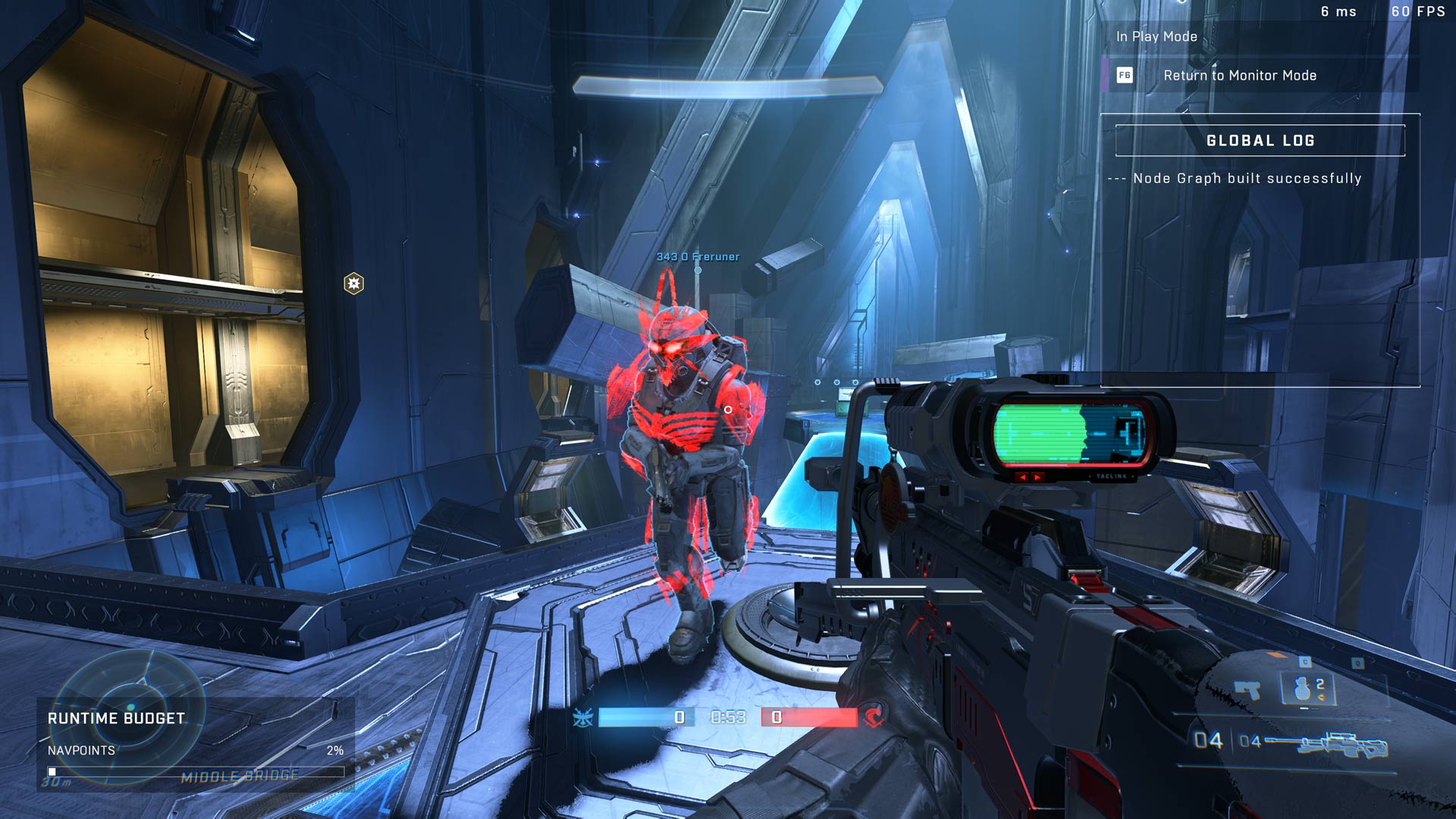Open the hexagonal waypoint marker on the wall
The height and width of the screenshot is (819, 1456).
pos(353,281)
